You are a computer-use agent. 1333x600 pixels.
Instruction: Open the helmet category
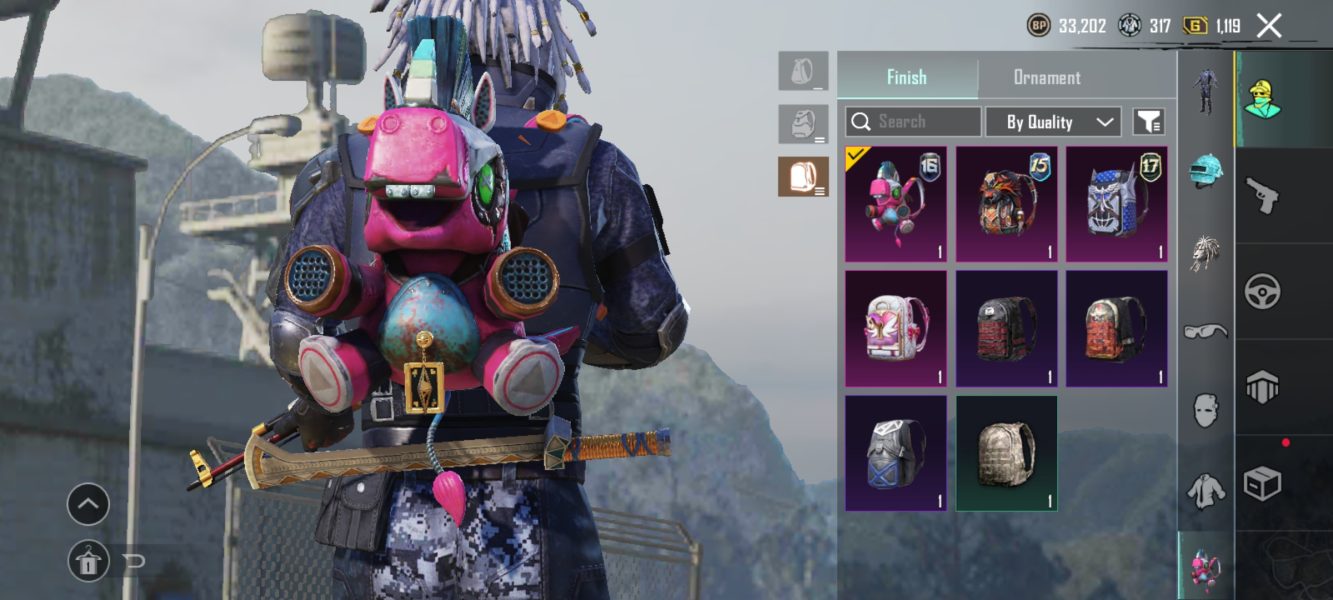[x=1207, y=171]
